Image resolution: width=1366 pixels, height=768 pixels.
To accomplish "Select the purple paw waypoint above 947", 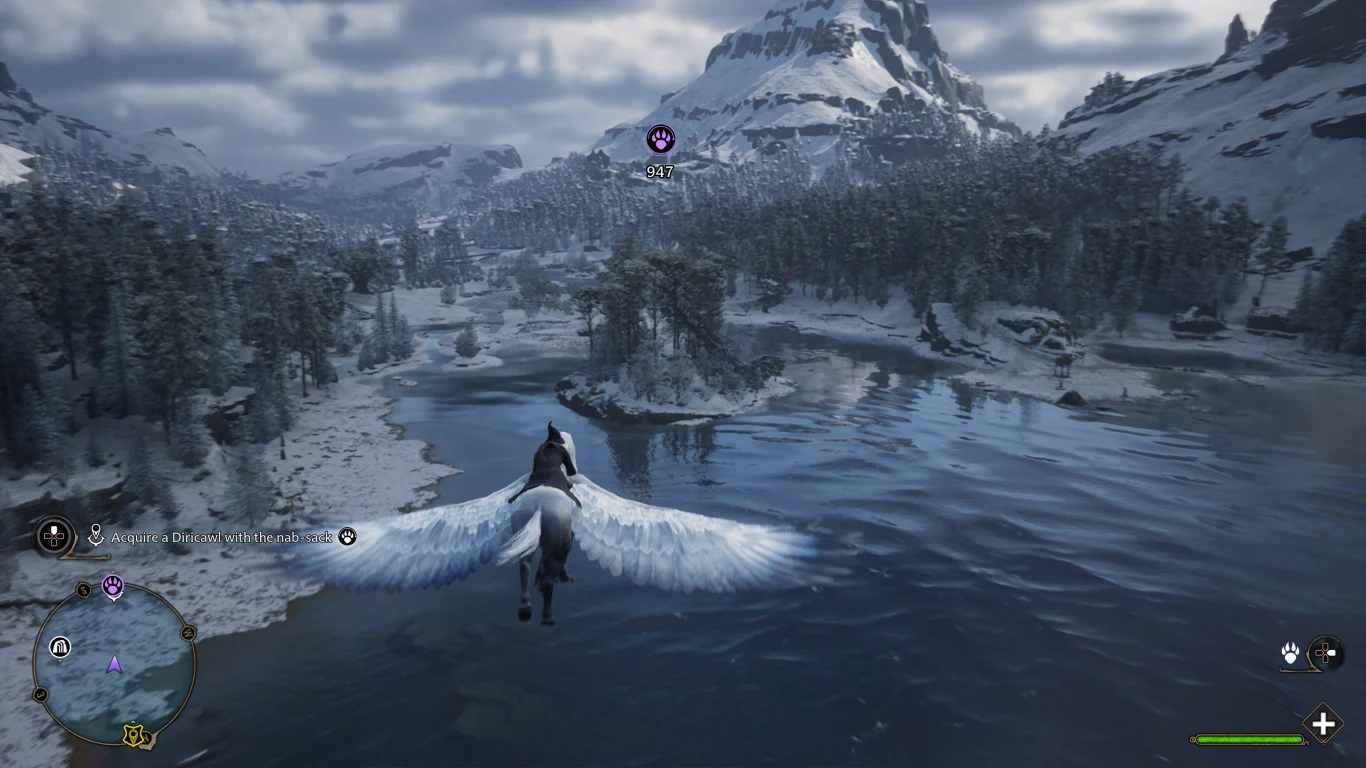I will point(660,139).
